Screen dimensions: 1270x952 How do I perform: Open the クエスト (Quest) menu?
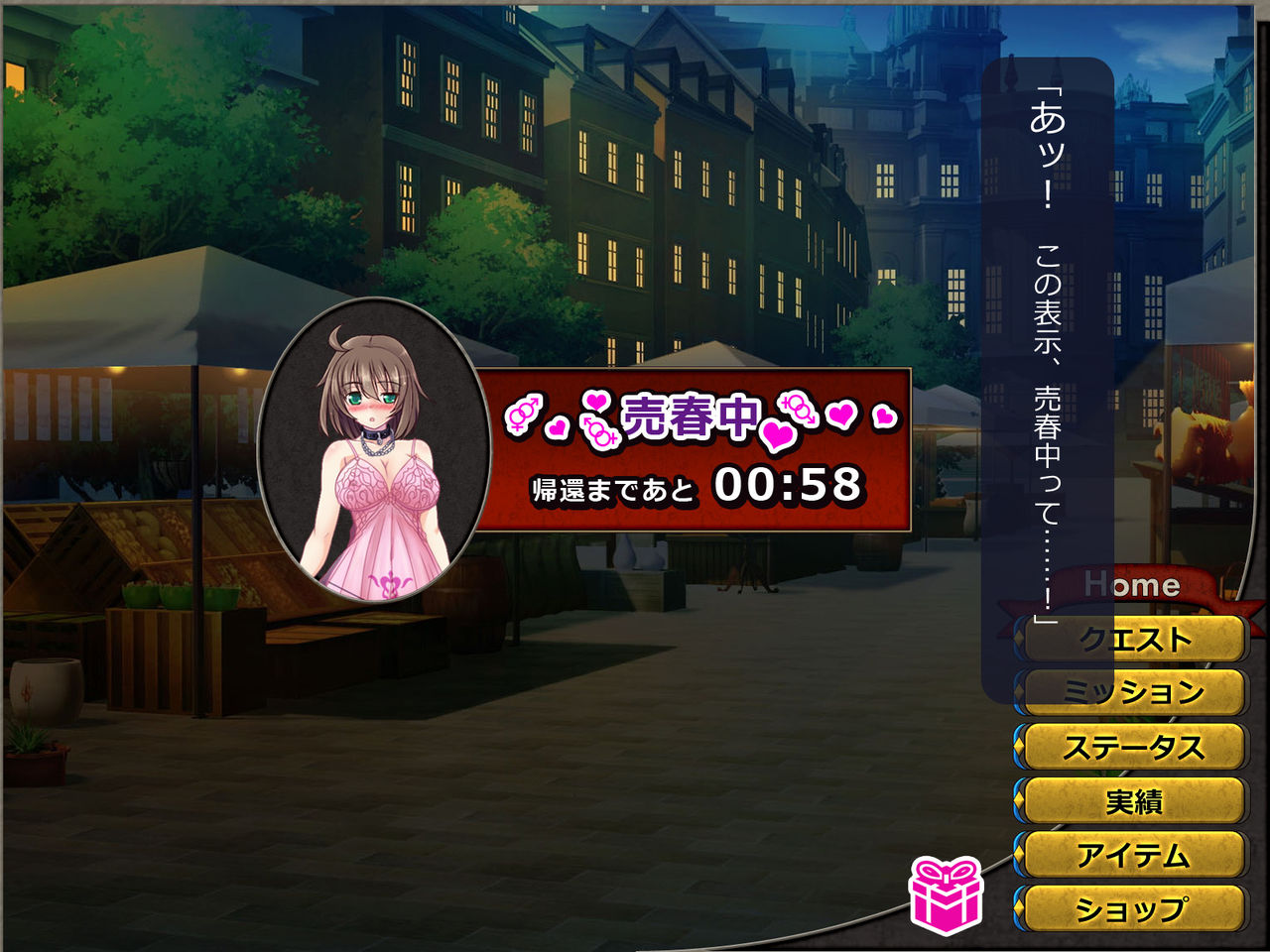(x=1134, y=640)
